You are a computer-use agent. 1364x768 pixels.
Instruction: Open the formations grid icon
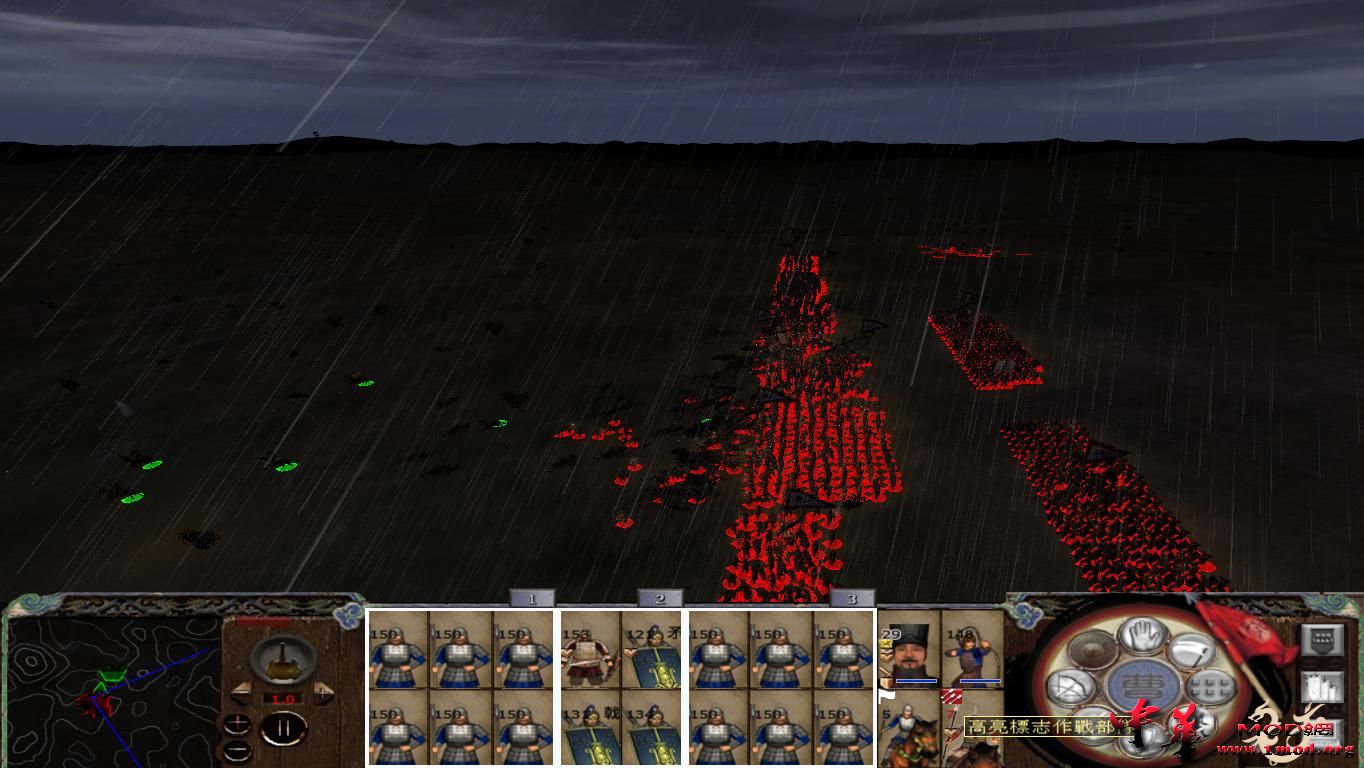click(x=1210, y=686)
